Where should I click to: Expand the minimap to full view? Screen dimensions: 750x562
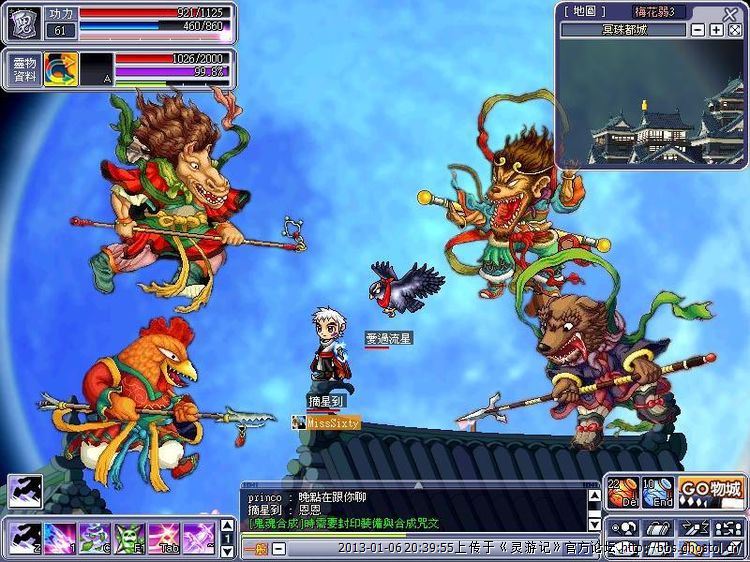tap(733, 30)
